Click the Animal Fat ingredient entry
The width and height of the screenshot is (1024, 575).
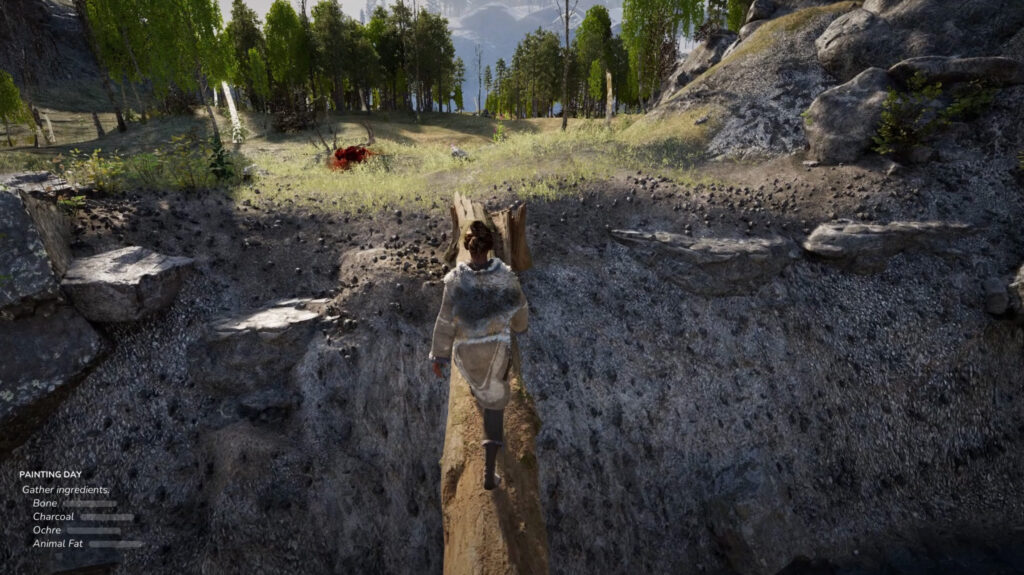tap(58, 544)
